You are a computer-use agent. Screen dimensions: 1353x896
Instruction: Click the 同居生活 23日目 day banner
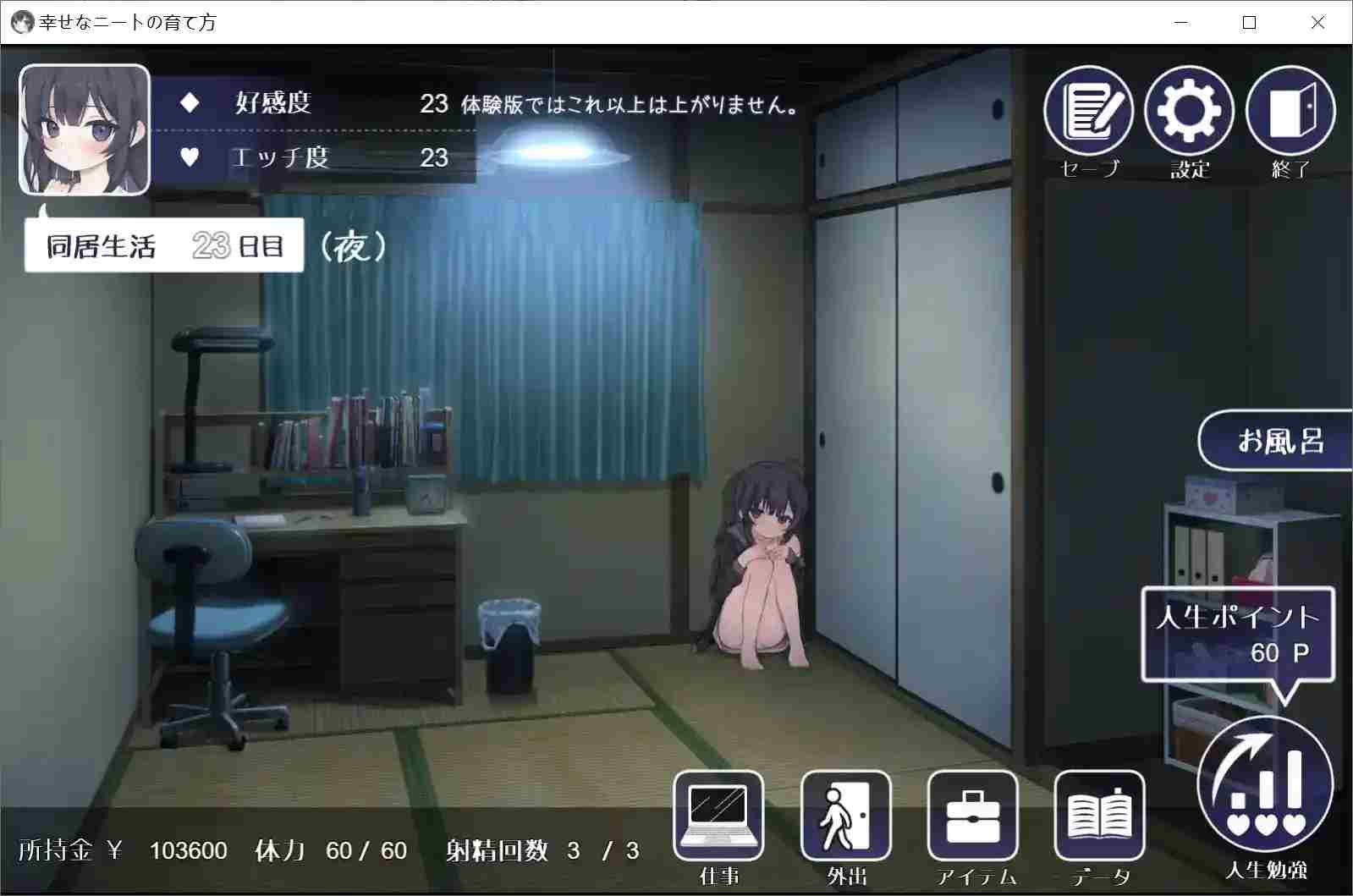165,245
